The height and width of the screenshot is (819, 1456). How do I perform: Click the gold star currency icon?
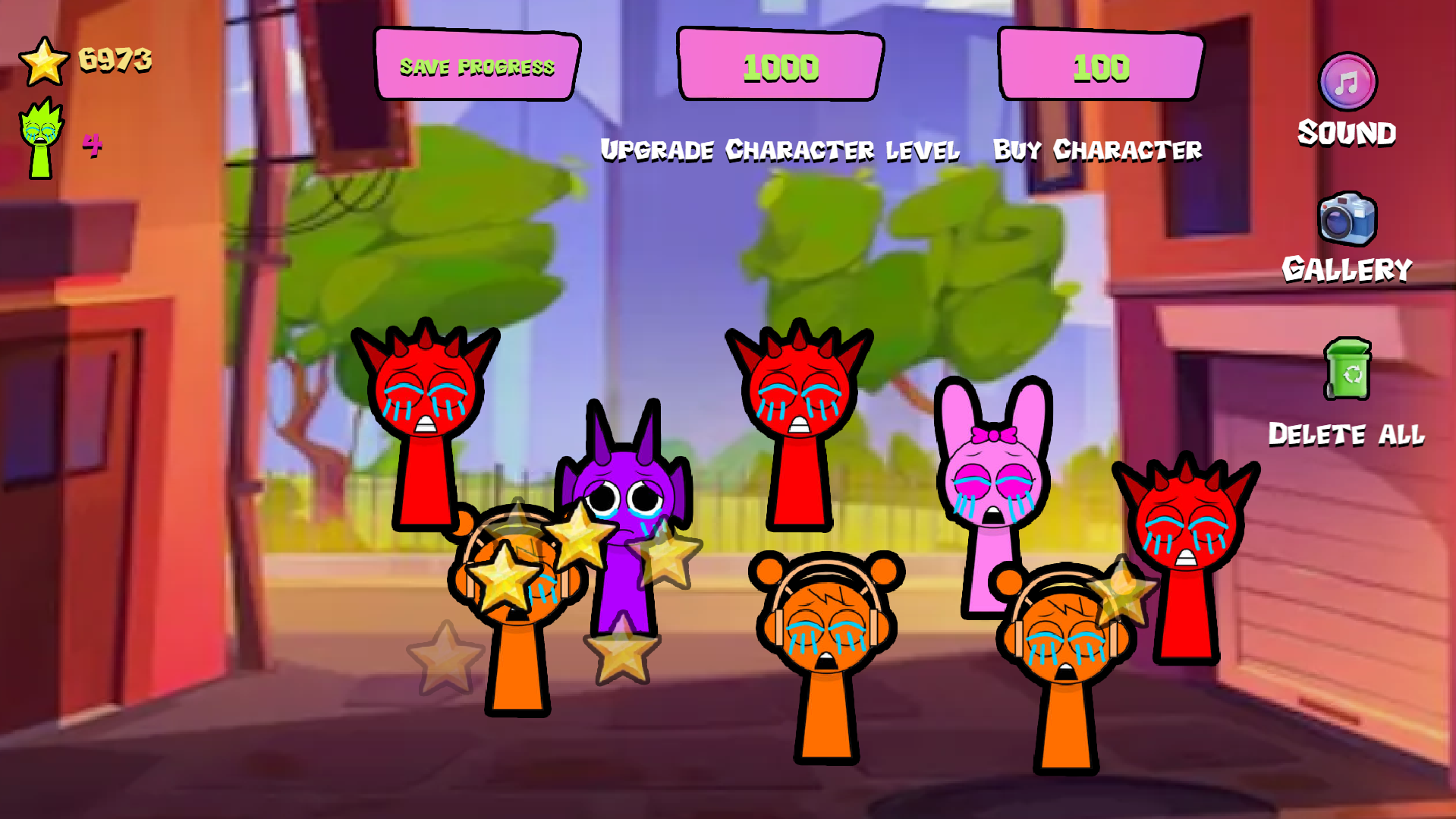46,61
